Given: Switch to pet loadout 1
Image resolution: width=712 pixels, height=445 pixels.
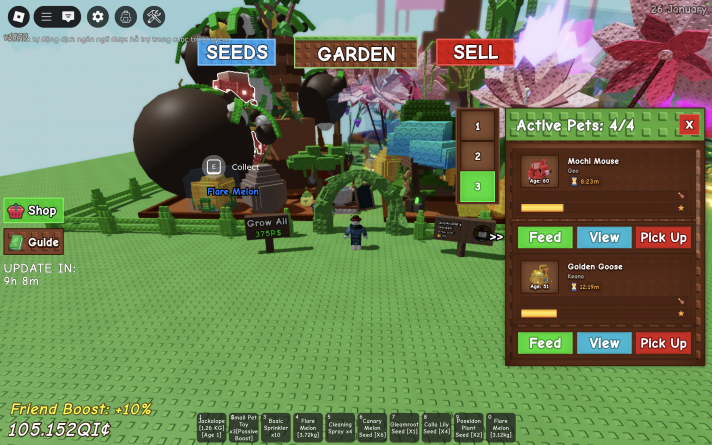Looking at the screenshot, I should pyautogui.click(x=477, y=126).
